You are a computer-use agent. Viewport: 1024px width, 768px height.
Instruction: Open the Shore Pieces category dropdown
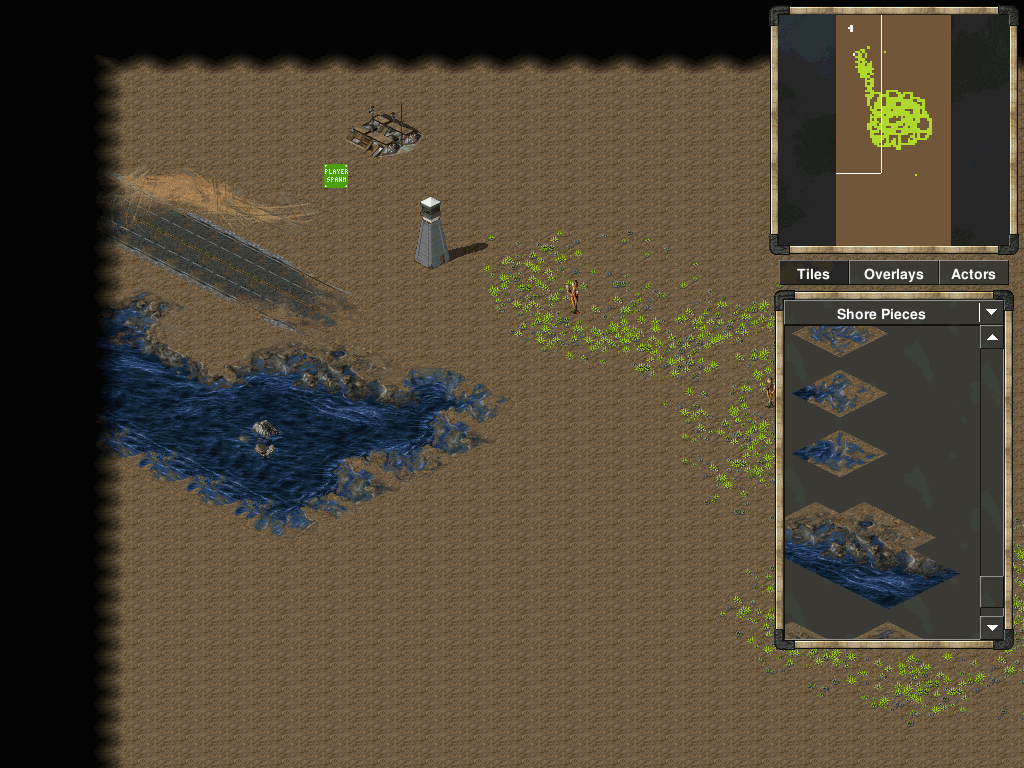tap(991, 313)
